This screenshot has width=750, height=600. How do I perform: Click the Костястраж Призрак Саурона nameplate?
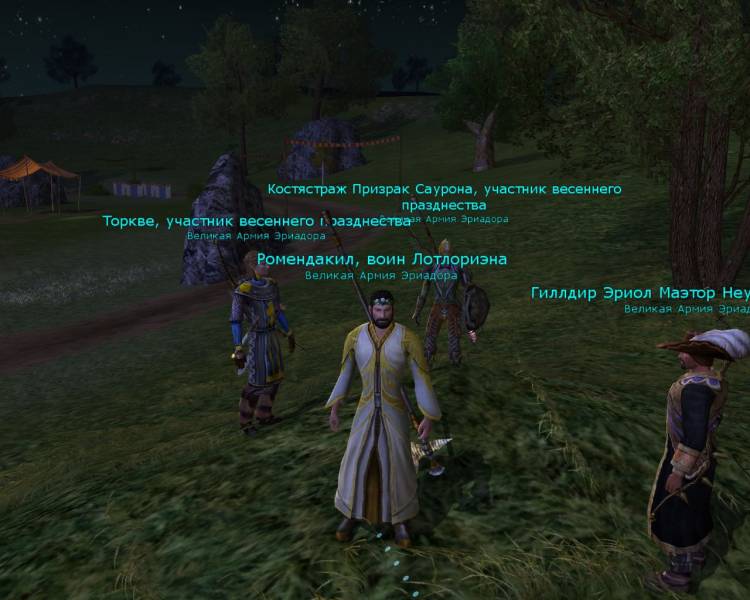pyautogui.click(x=444, y=189)
